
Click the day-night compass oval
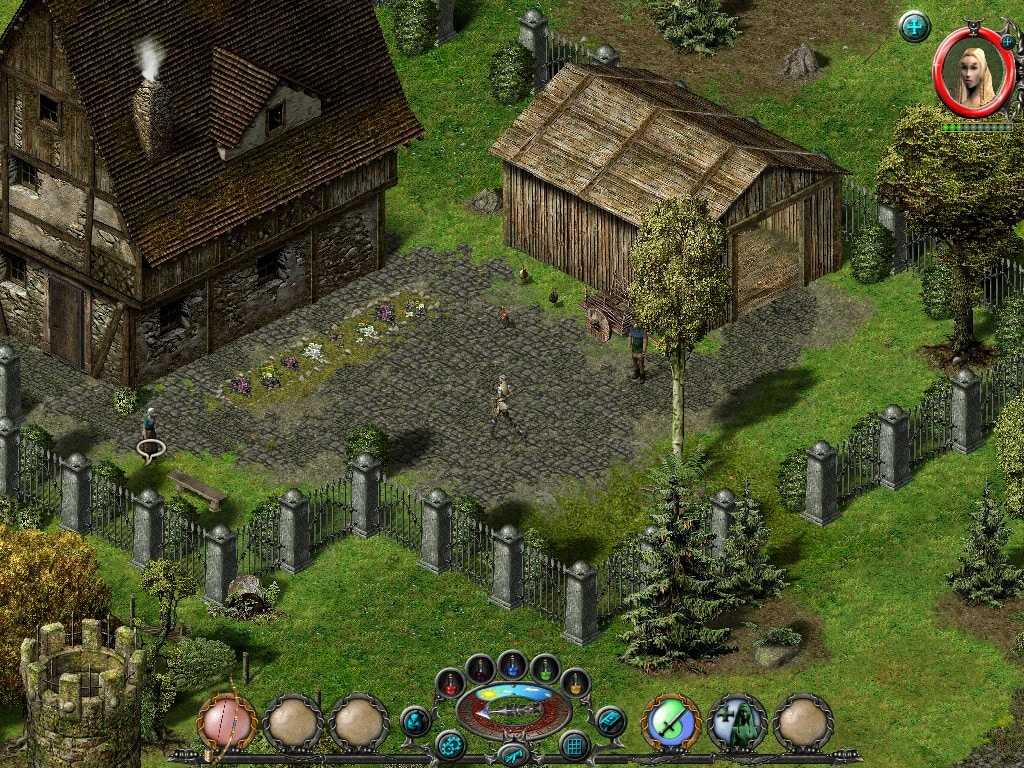click(513, 710)
